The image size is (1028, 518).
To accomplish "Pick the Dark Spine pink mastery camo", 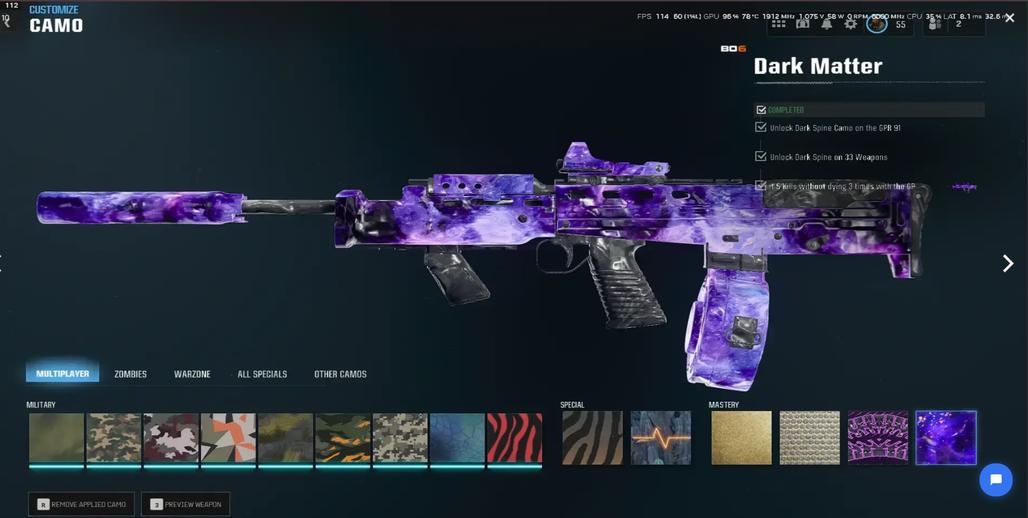I will 877,438.
